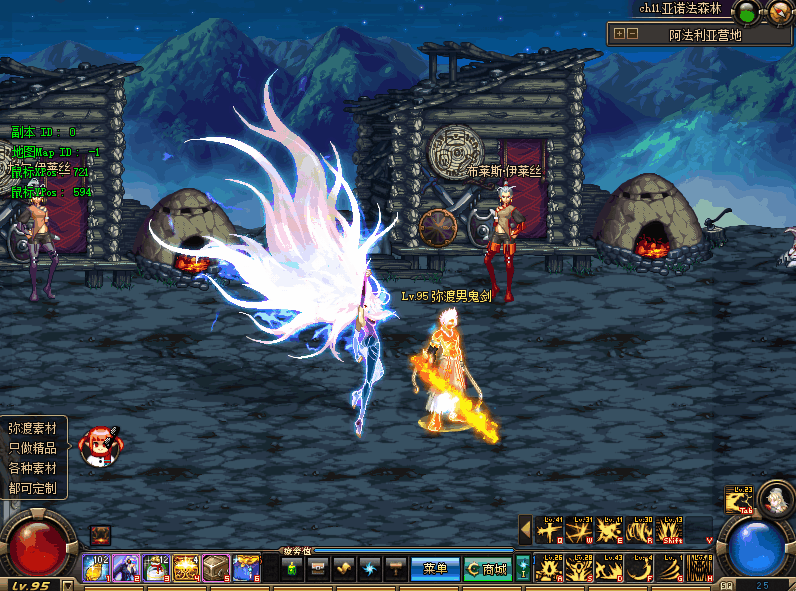The image size is (796, 591).
Task: Click the 阿法利亚营地 location bar
Action: 705,34
